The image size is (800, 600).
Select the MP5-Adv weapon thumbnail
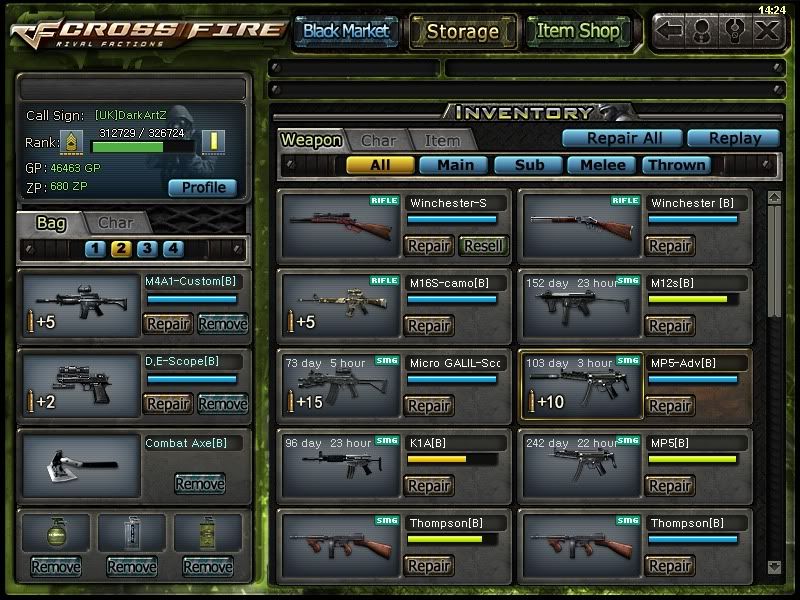coord(581,386)
